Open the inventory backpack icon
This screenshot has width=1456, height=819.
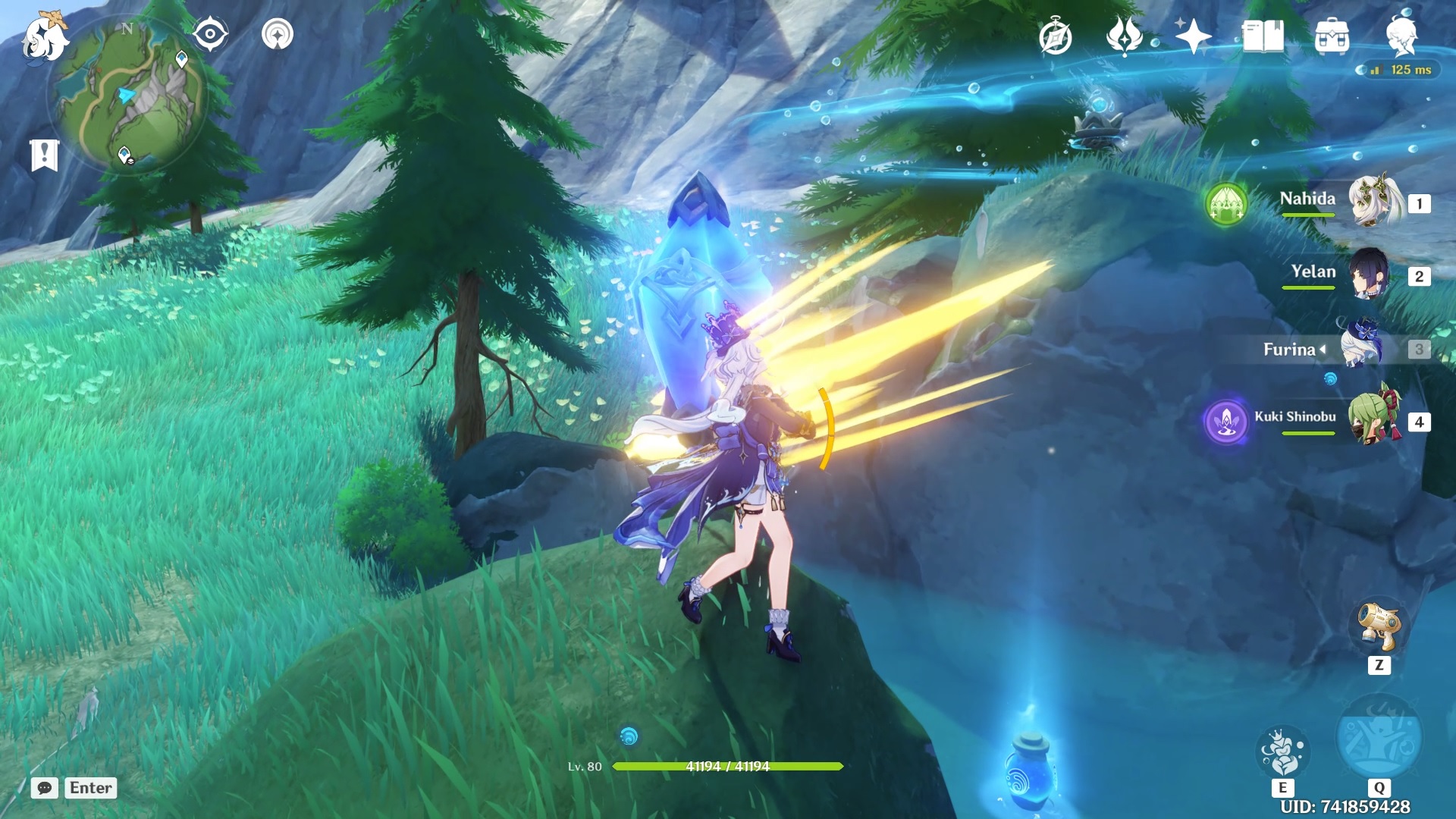point(1332,36)
